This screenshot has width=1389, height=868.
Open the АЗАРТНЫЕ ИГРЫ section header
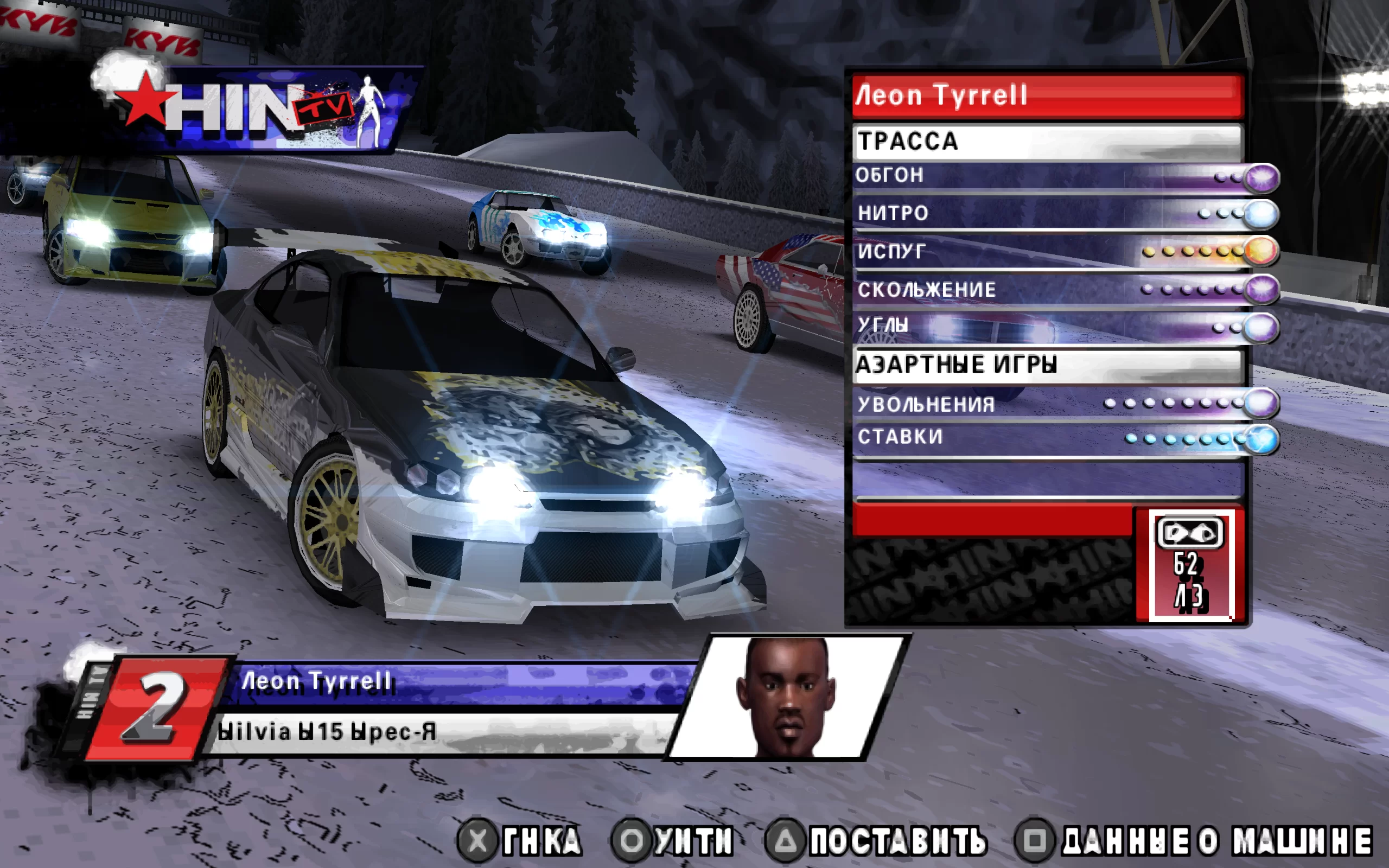(x=1047, y=365)
